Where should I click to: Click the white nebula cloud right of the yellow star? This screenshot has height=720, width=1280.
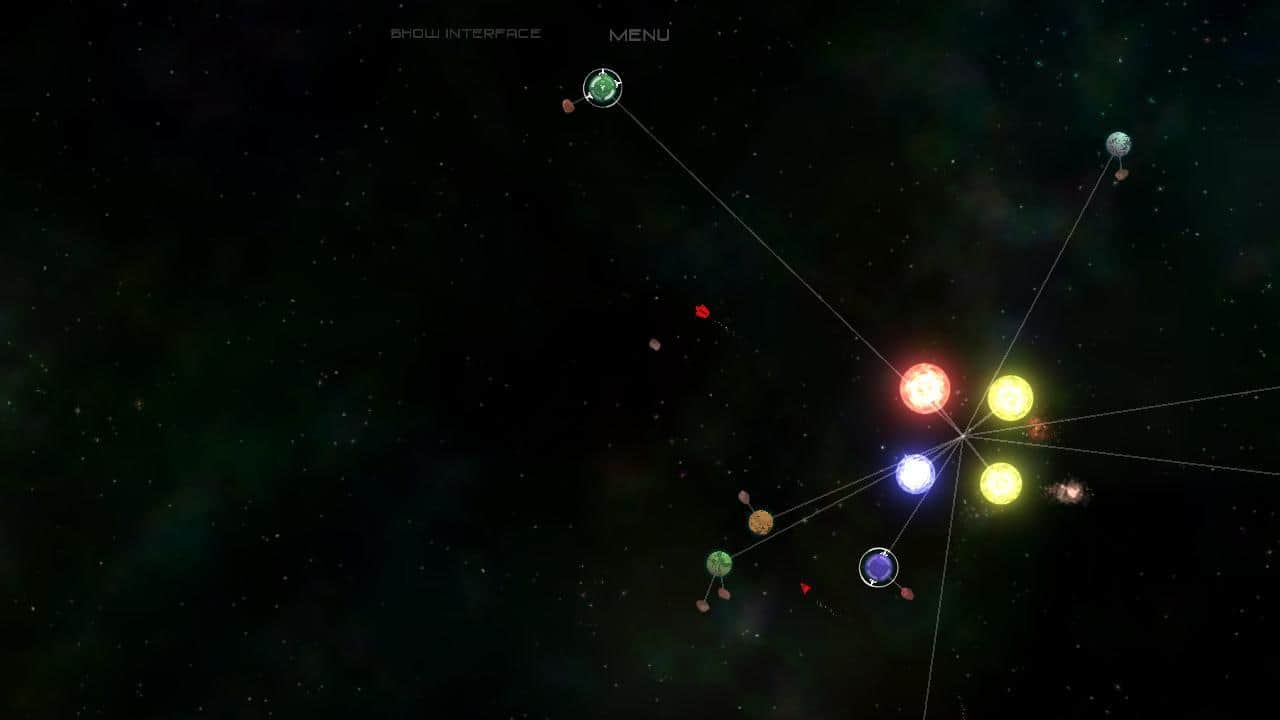point(1069,488)
